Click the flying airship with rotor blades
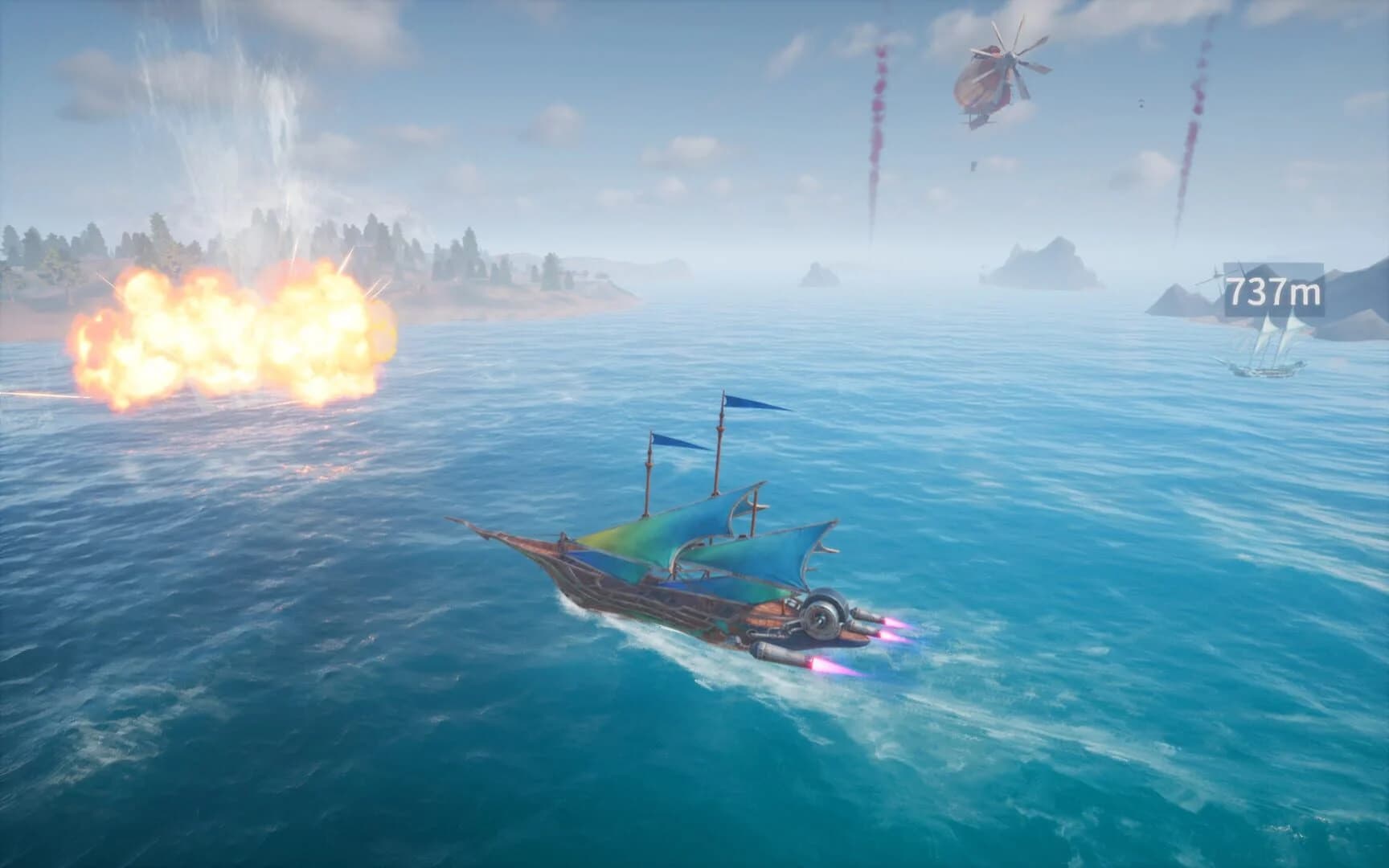 pyautogui.click(x=989, y=80)
